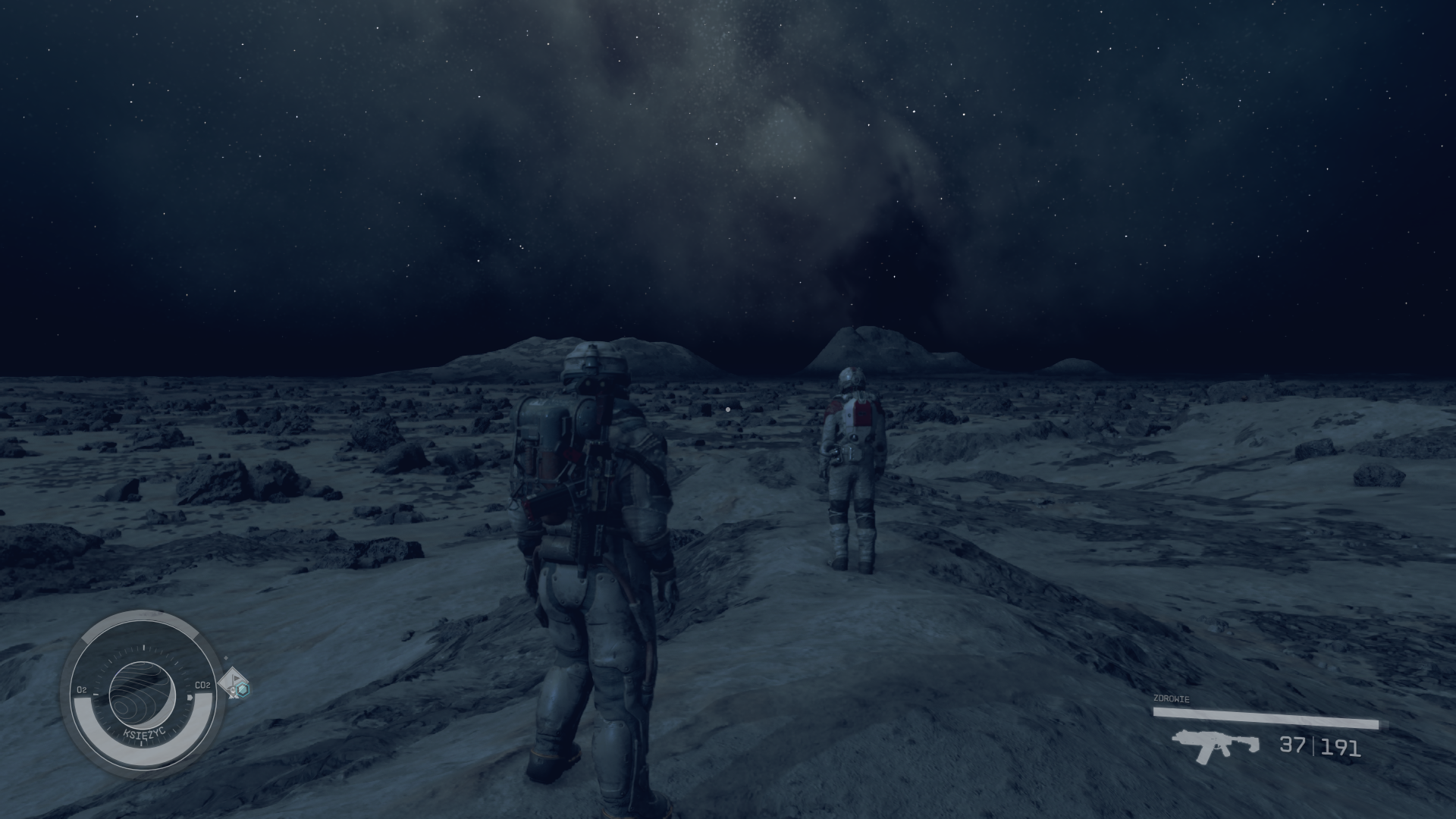Click the flag symbol inside the quest marker
This screenshot has width=1456, height=819.
[236, 679]
